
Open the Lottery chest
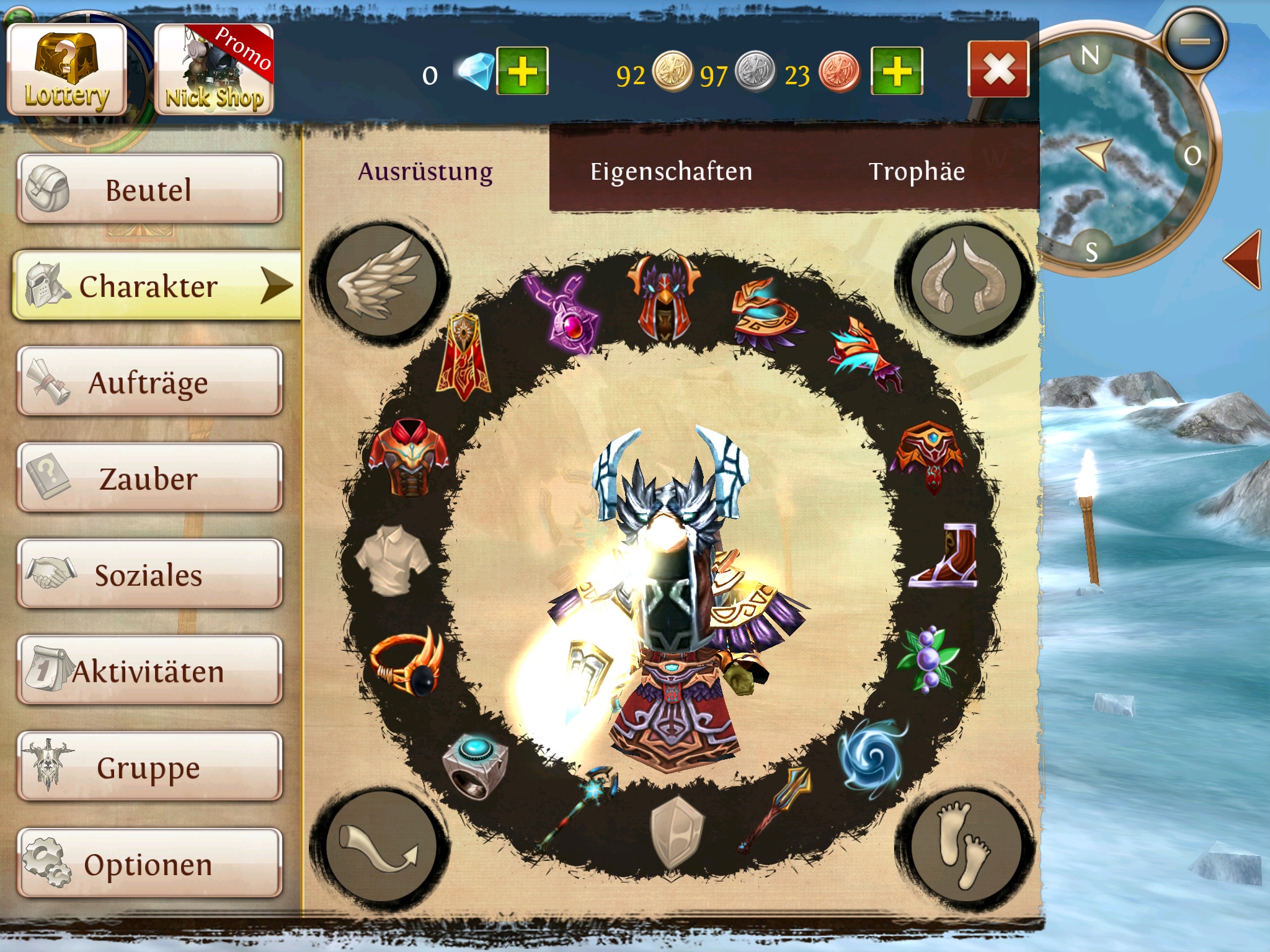67,69
